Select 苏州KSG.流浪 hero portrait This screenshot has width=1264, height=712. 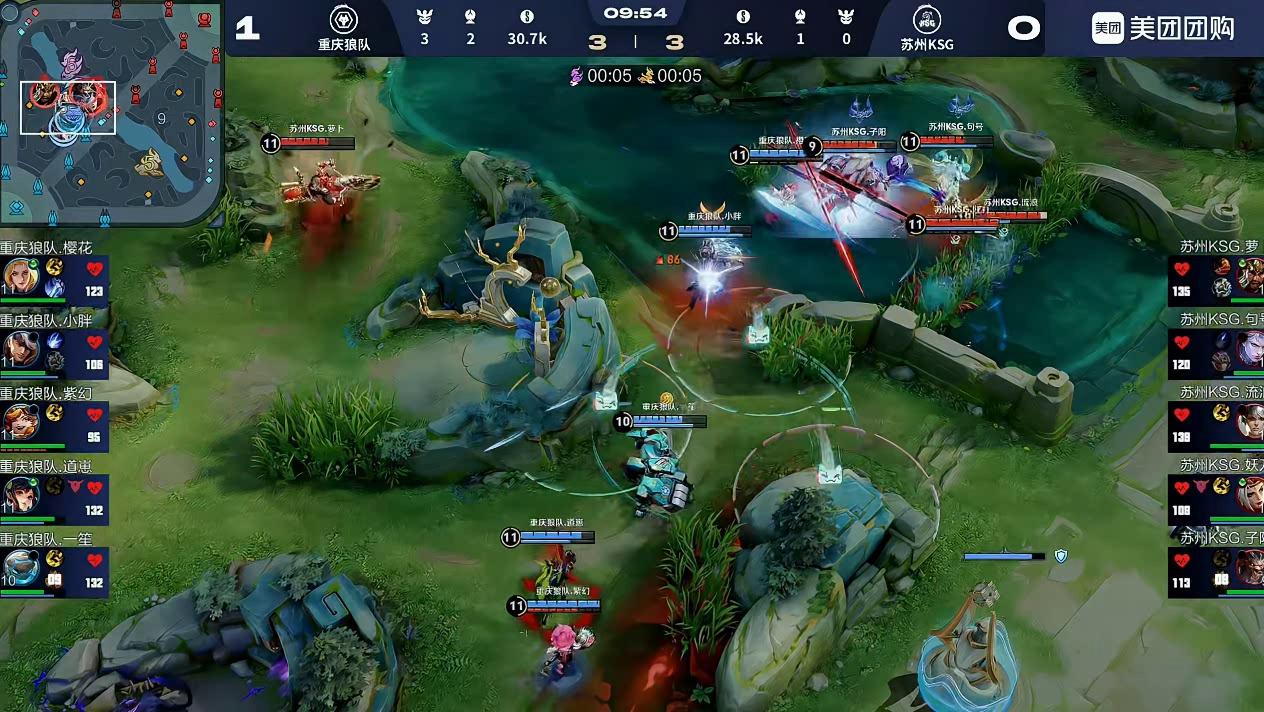click(x=1250, y=422)
